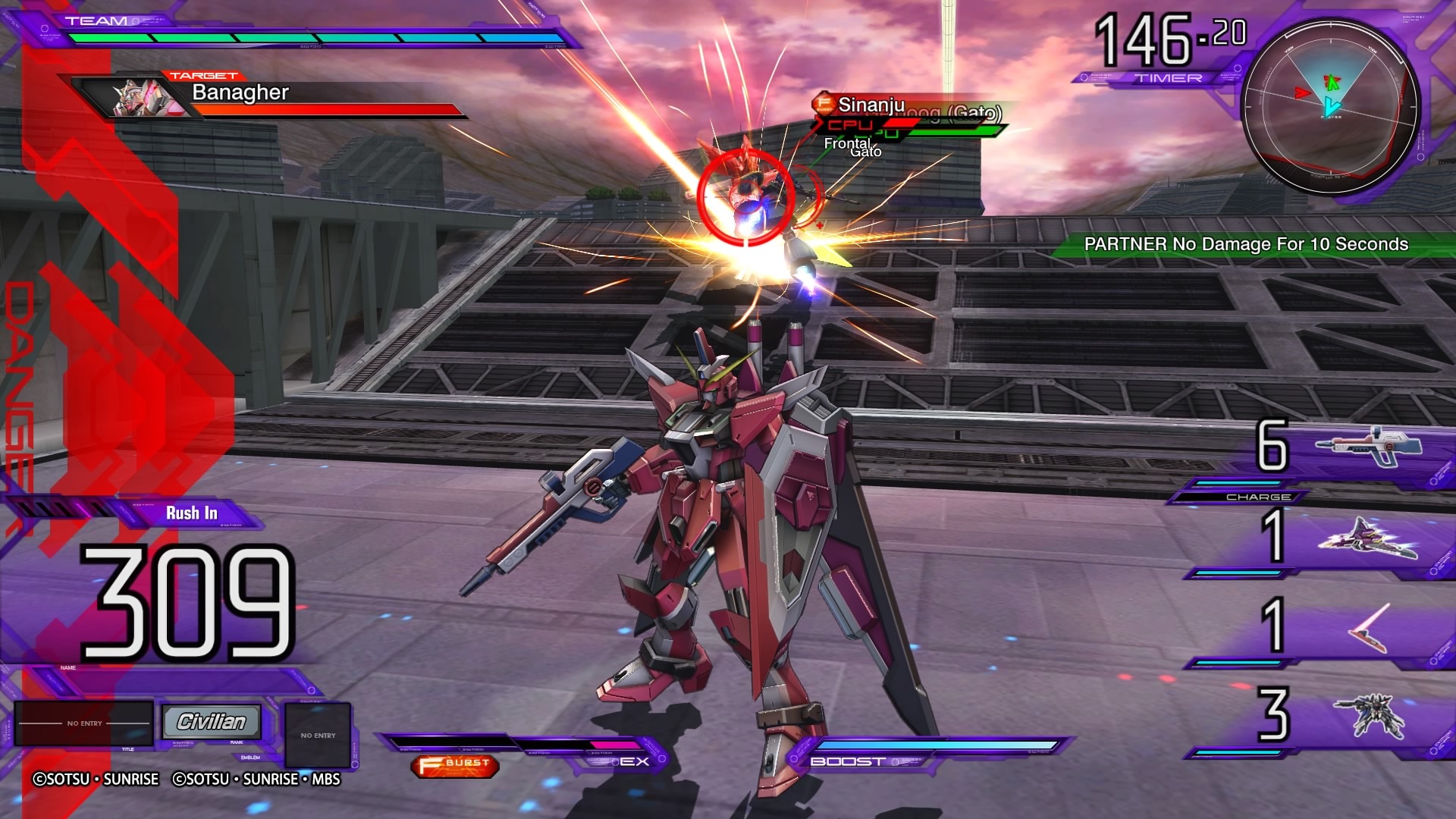Click the Civilian rank badge
The image size is (1456, 819).
point(212,721)
